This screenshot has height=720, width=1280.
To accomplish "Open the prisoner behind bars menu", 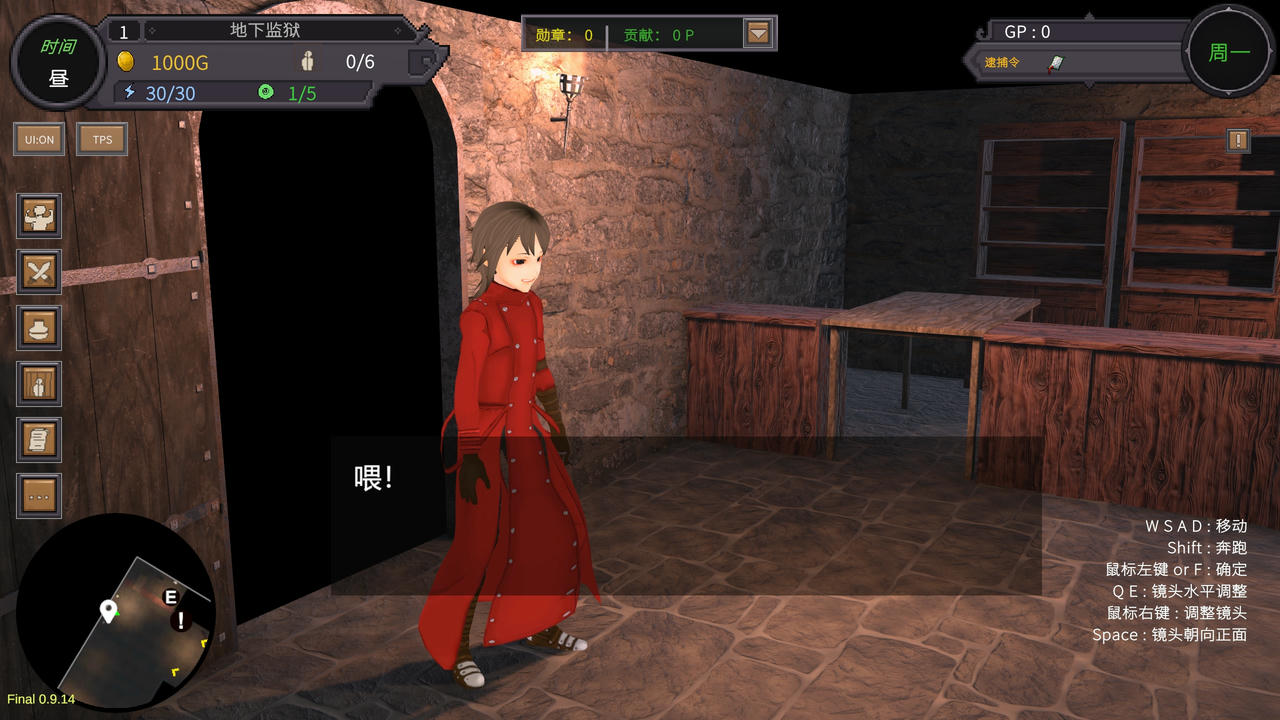I will (40, 383).
